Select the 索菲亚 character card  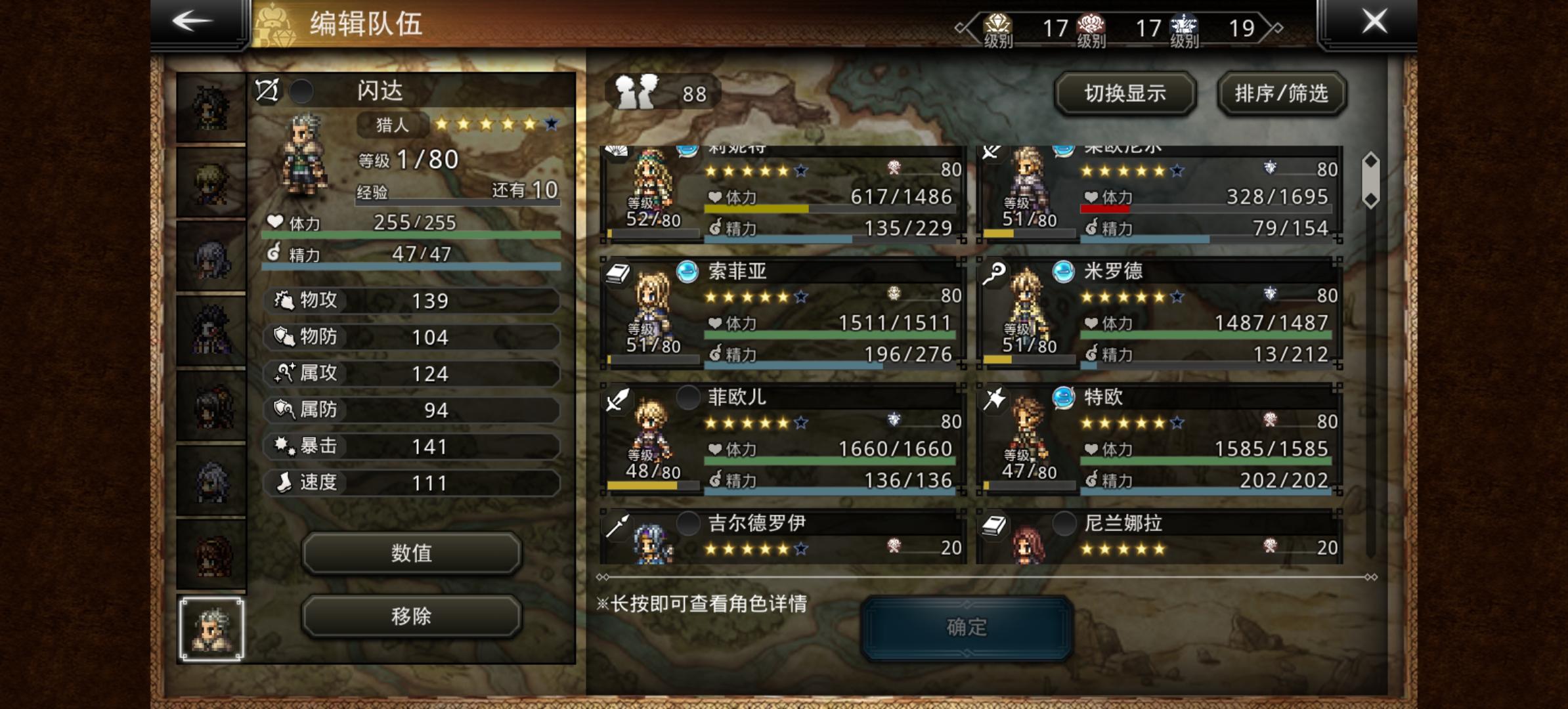pos(783,313)
